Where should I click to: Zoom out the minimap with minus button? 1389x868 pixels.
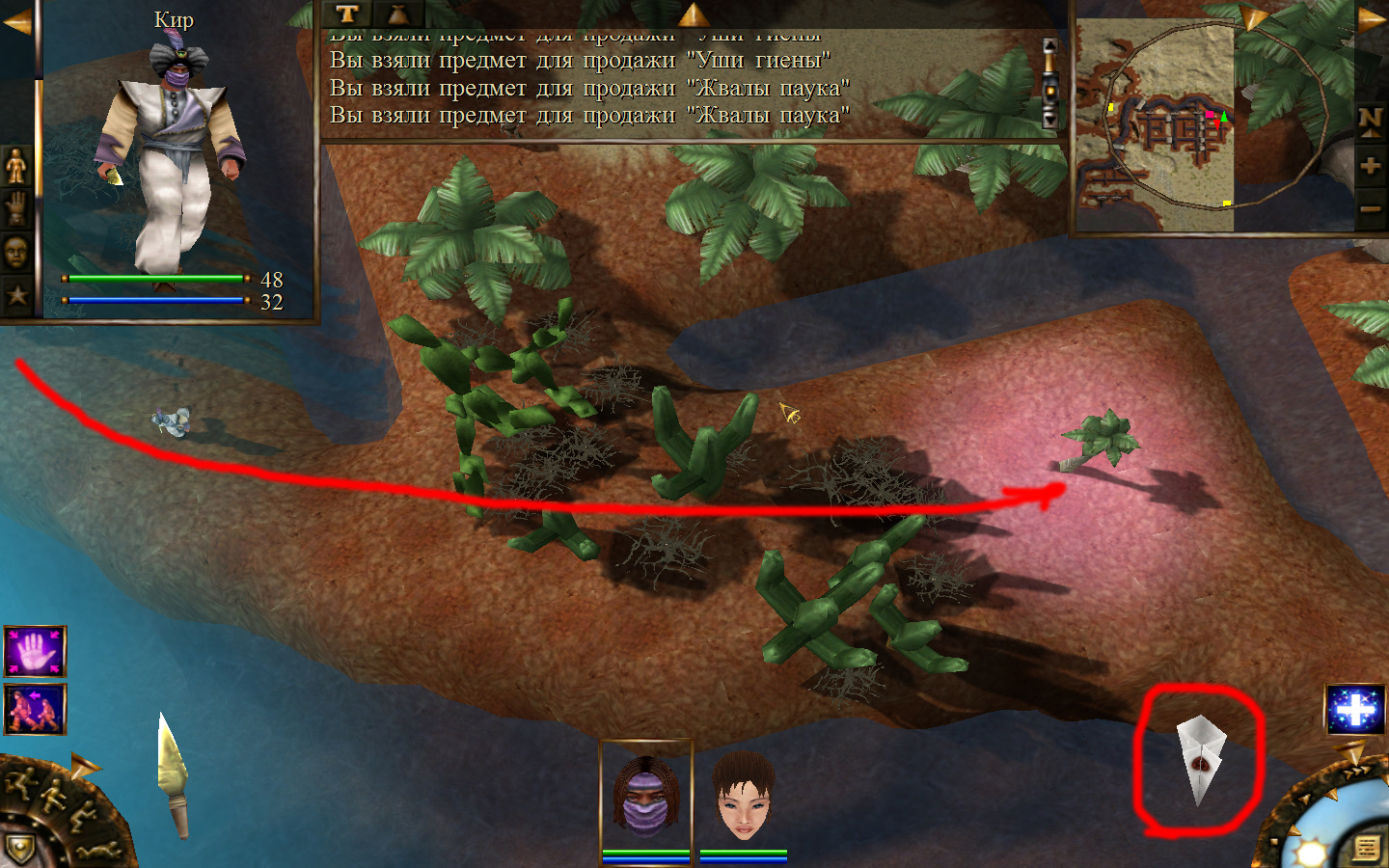pyautogui.click(x=1370, y=208)
